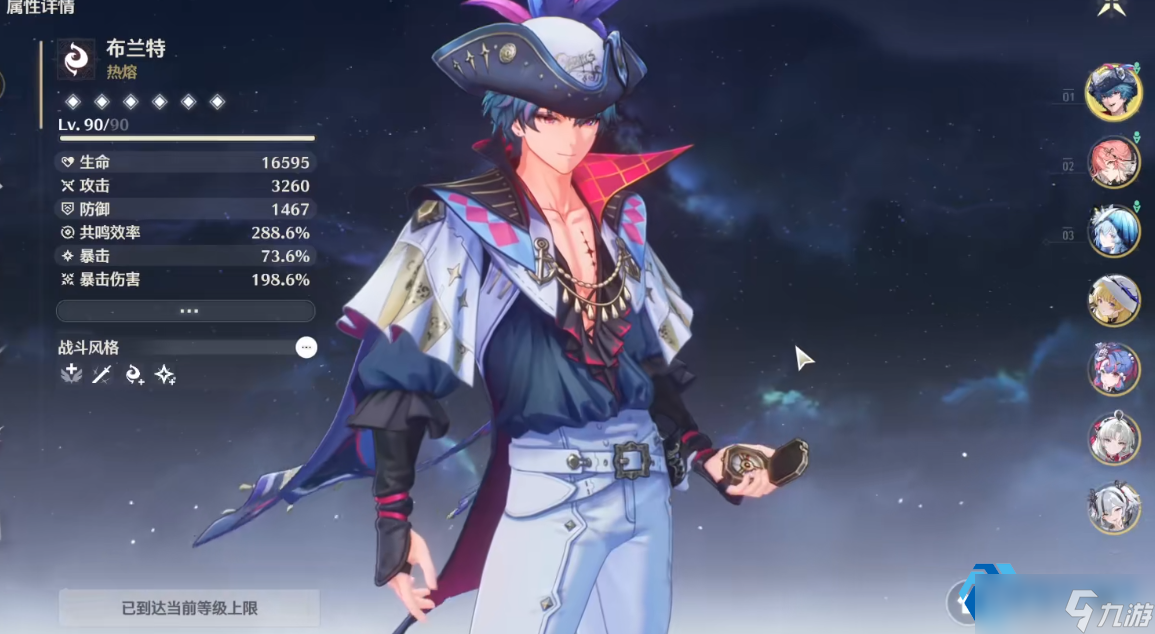Select the Fusion swirl combat style icon
The height and width of the screenshot is (634, 1155).
click(x=134, y=374)
